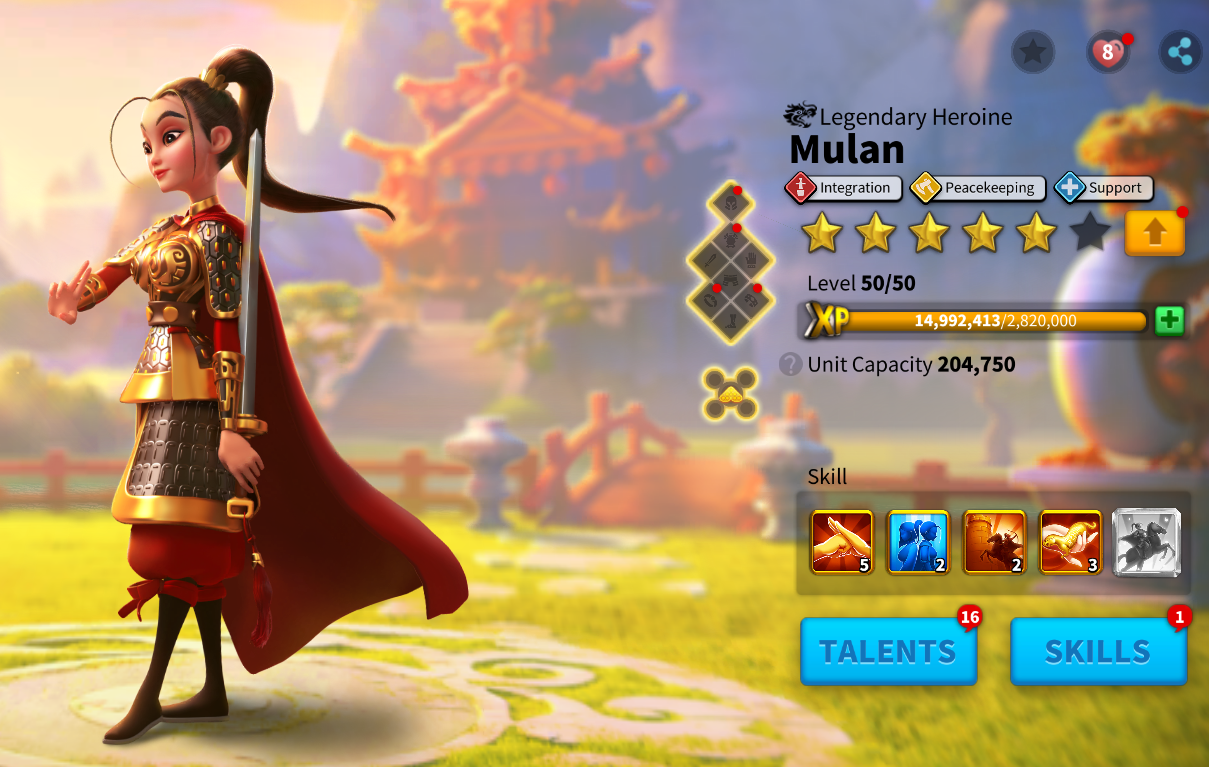Select the crossed hands skill icon
The height and width of the screenshot is (767, 1209).
tap(842, 542)
